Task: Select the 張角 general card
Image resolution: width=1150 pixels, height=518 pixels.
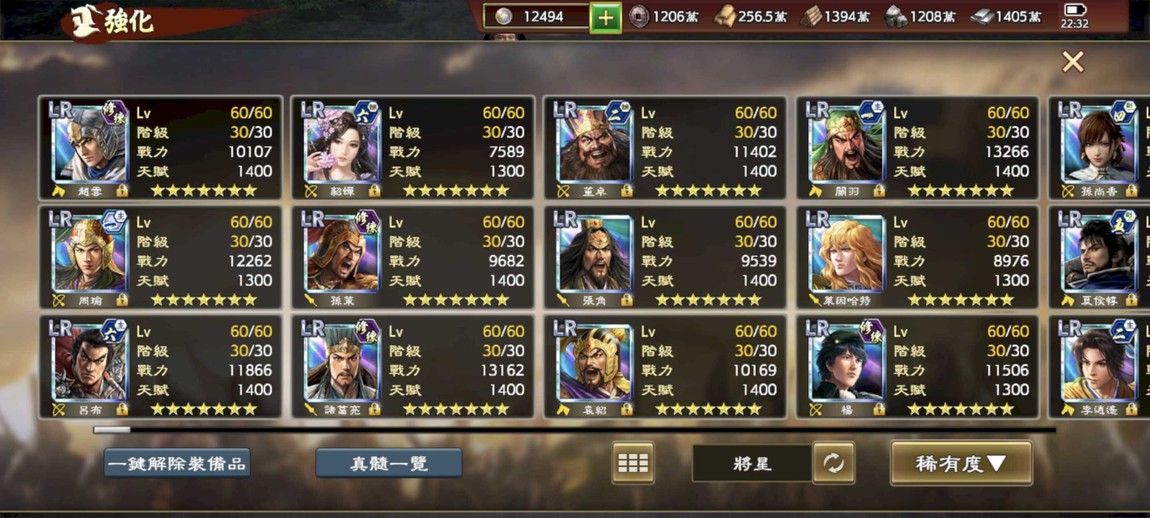Action: click(664, 257)
